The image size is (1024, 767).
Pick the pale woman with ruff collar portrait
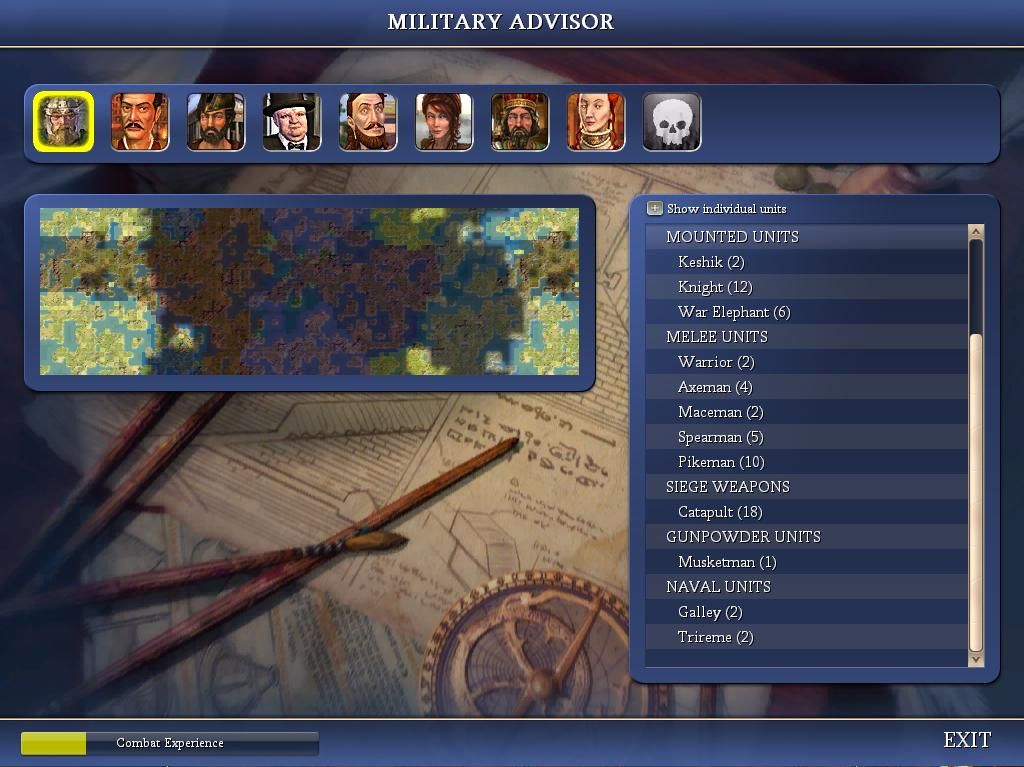tap(595, 122)
